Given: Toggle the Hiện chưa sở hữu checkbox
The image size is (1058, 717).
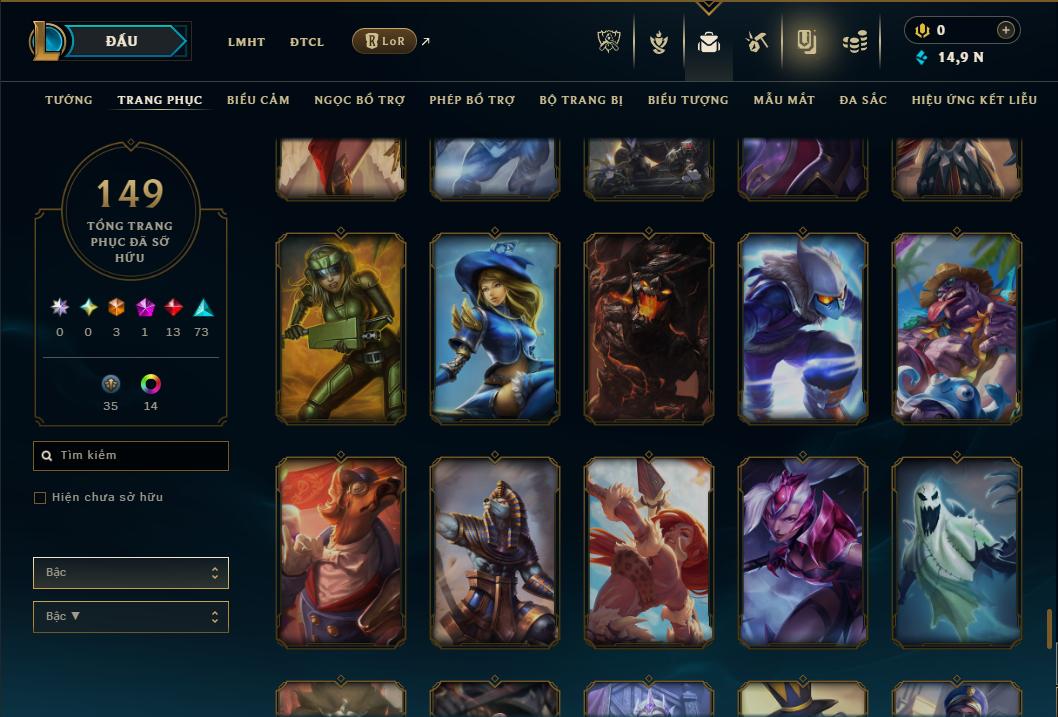Looking at the screenshot, I should coord(40,498).
